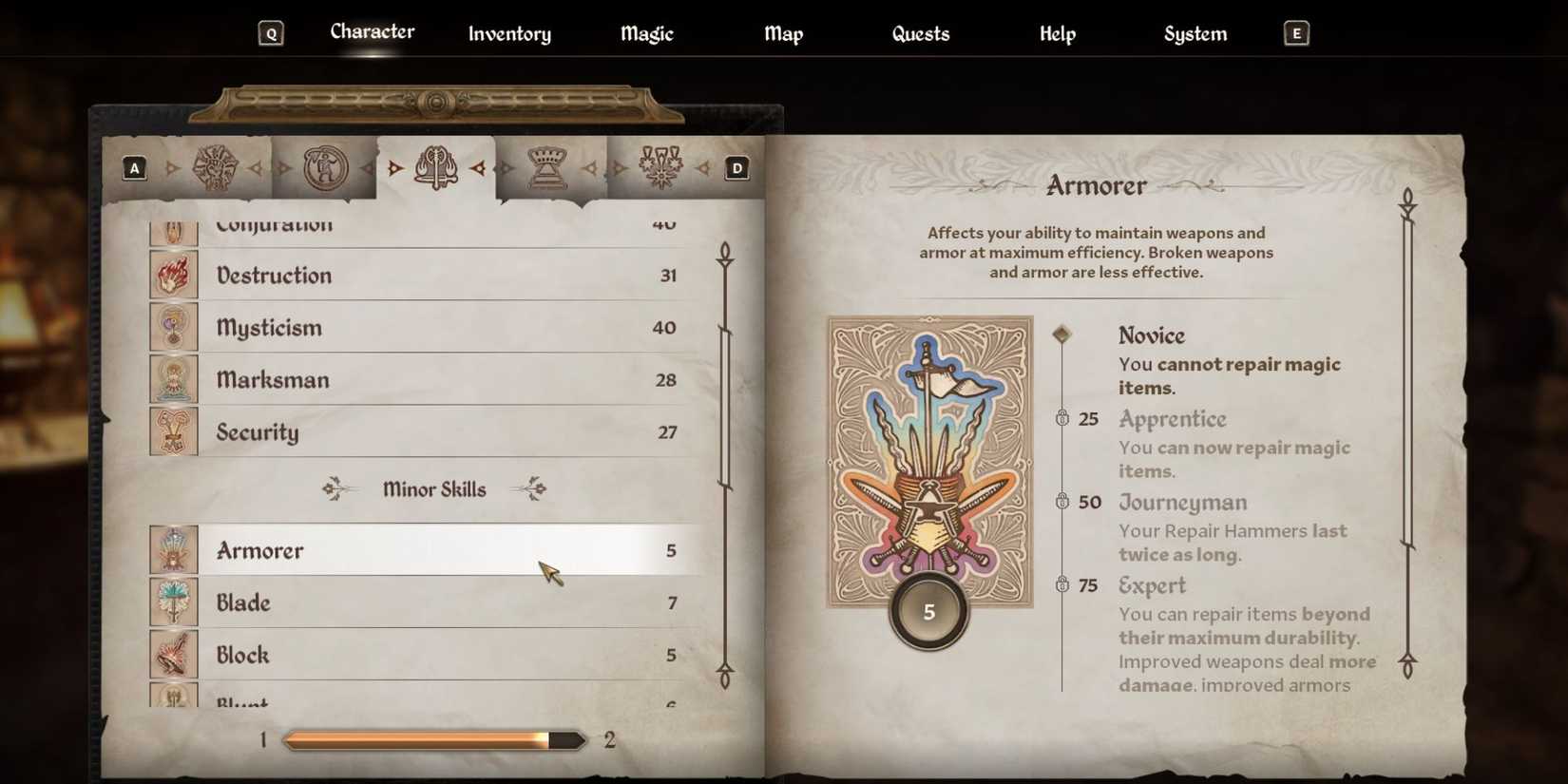Click the Q shortcut key button
The height and width of the screenshot is (784, 1568).
[x=272, y=32]
